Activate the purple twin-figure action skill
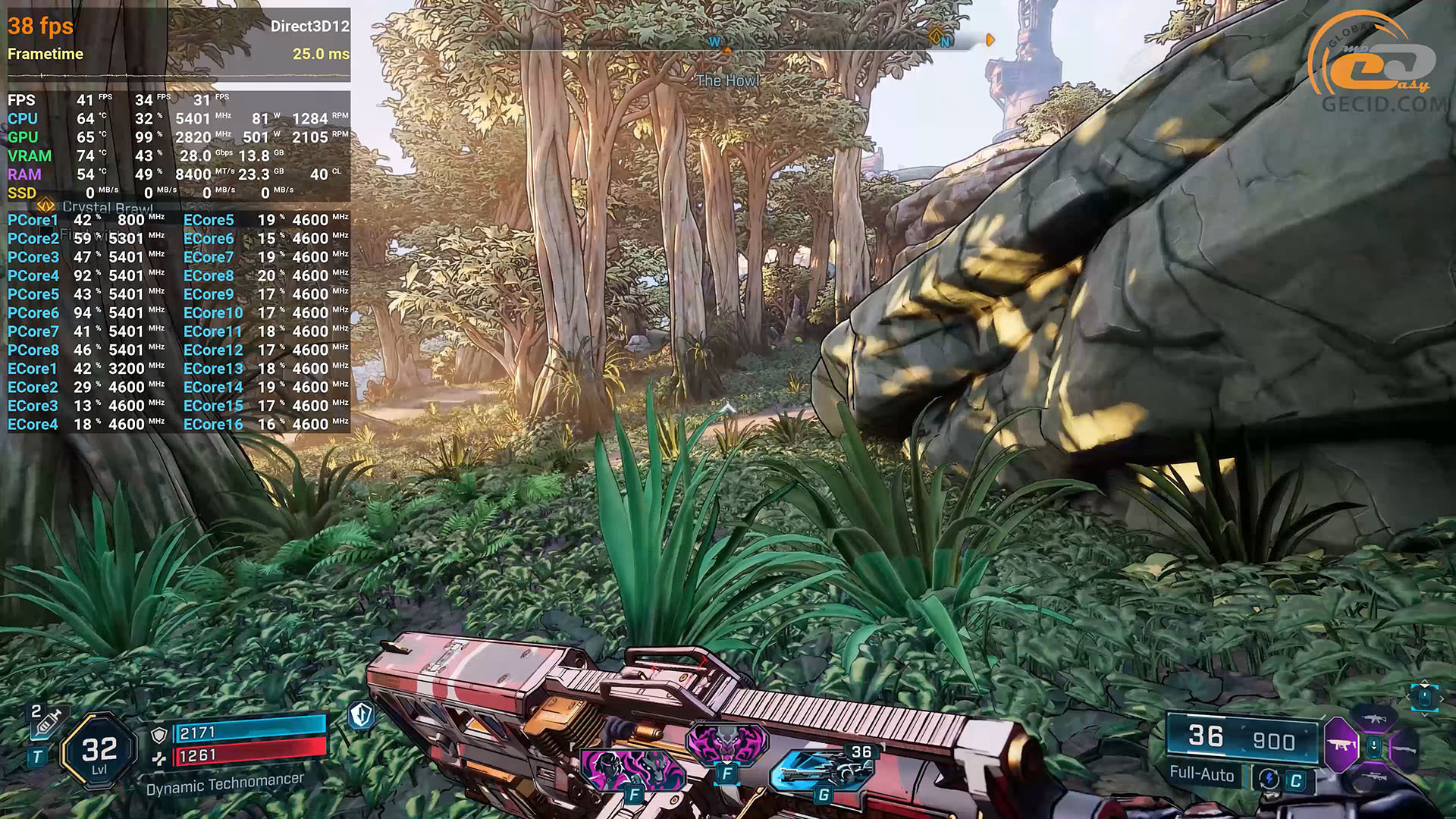The height and width of the screenshot is (819, 1456). click(x=632, y=770)
